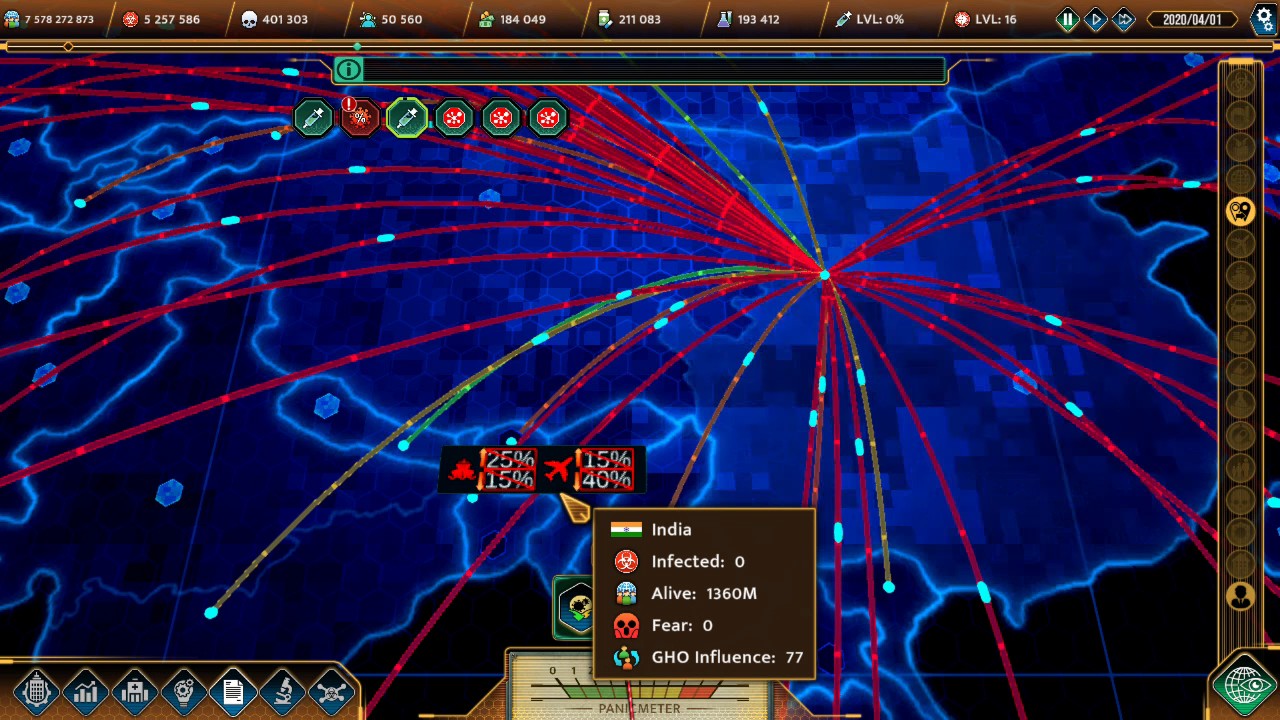Click the virus alert hexagon with exclamation mark

360,117
